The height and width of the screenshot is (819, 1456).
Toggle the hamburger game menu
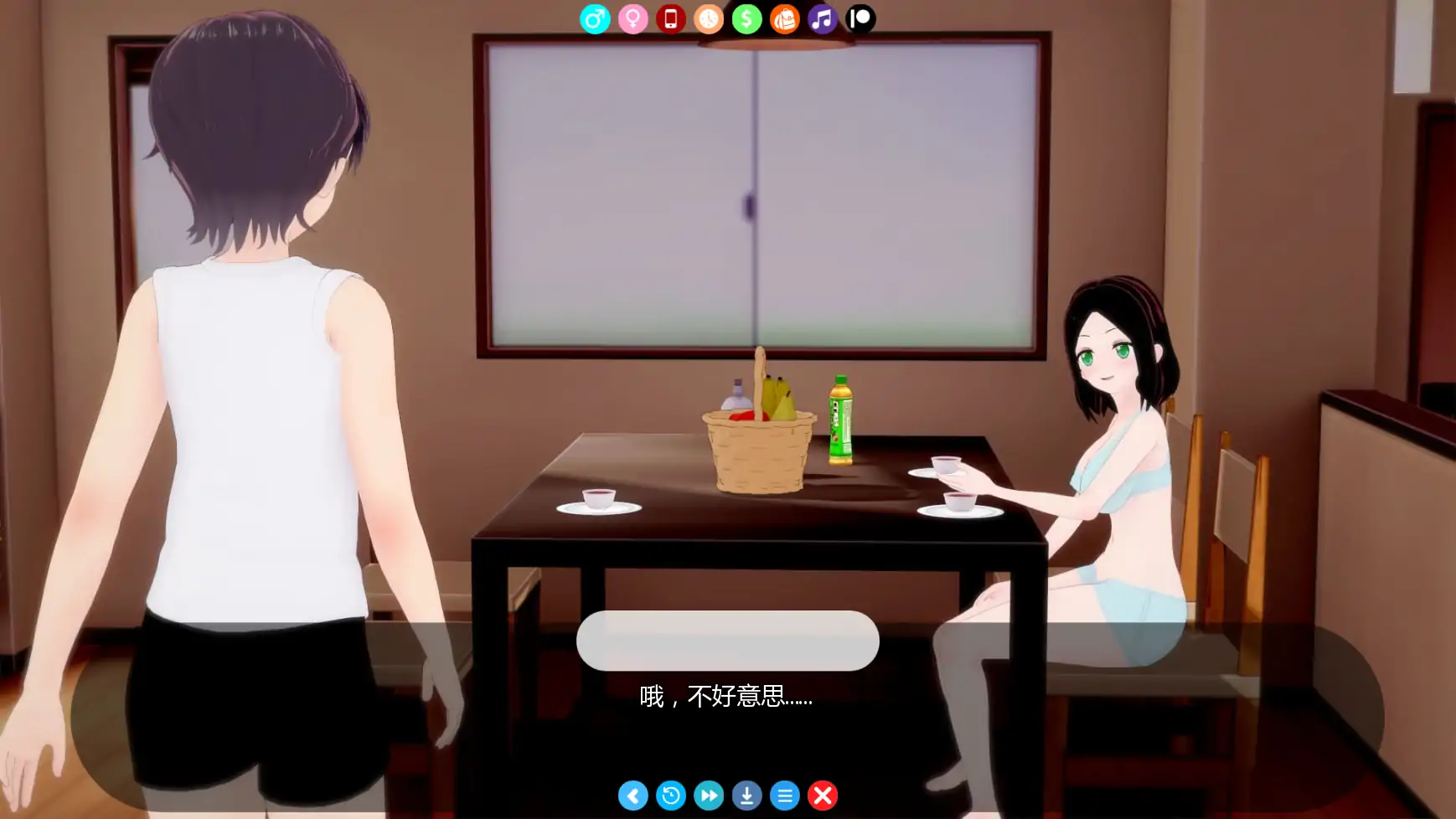784,796
